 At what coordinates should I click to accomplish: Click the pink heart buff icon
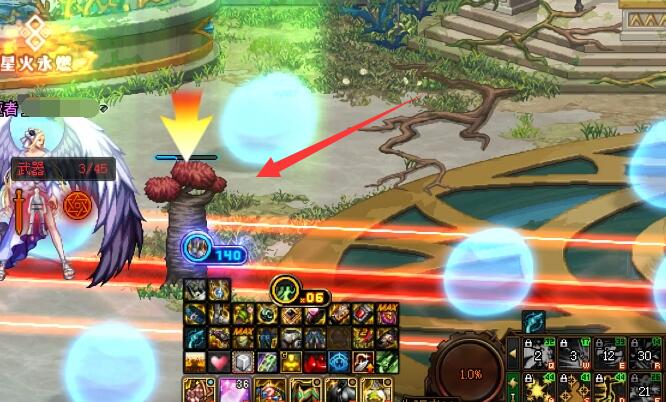pyautogui.click(x=218, y=361)
